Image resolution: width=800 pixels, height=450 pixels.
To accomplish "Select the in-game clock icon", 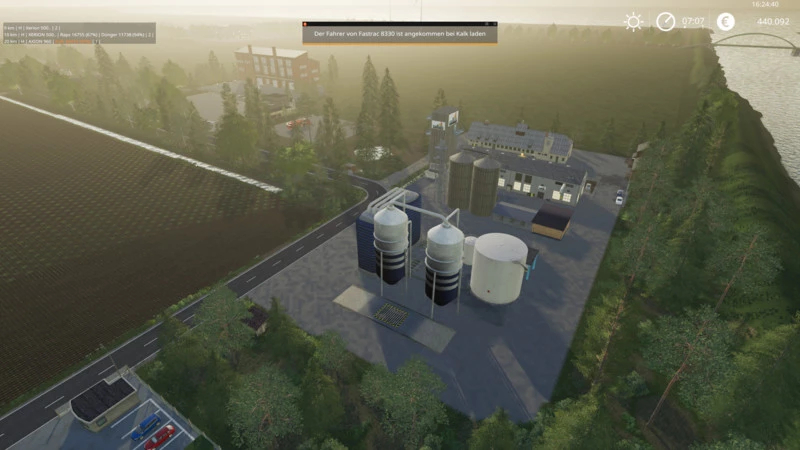I will (666, 21).
